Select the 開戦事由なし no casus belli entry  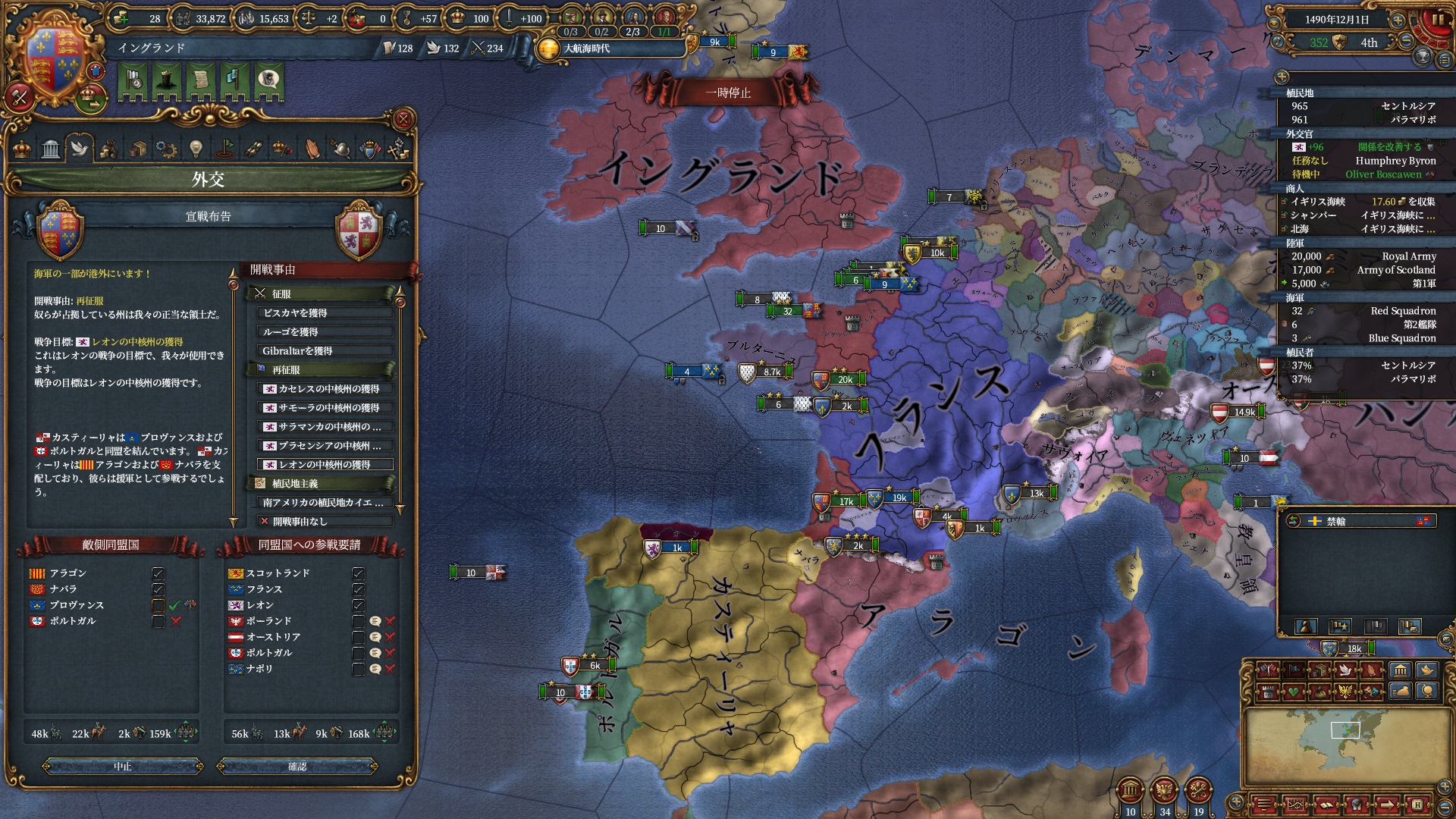pos(325,522)
